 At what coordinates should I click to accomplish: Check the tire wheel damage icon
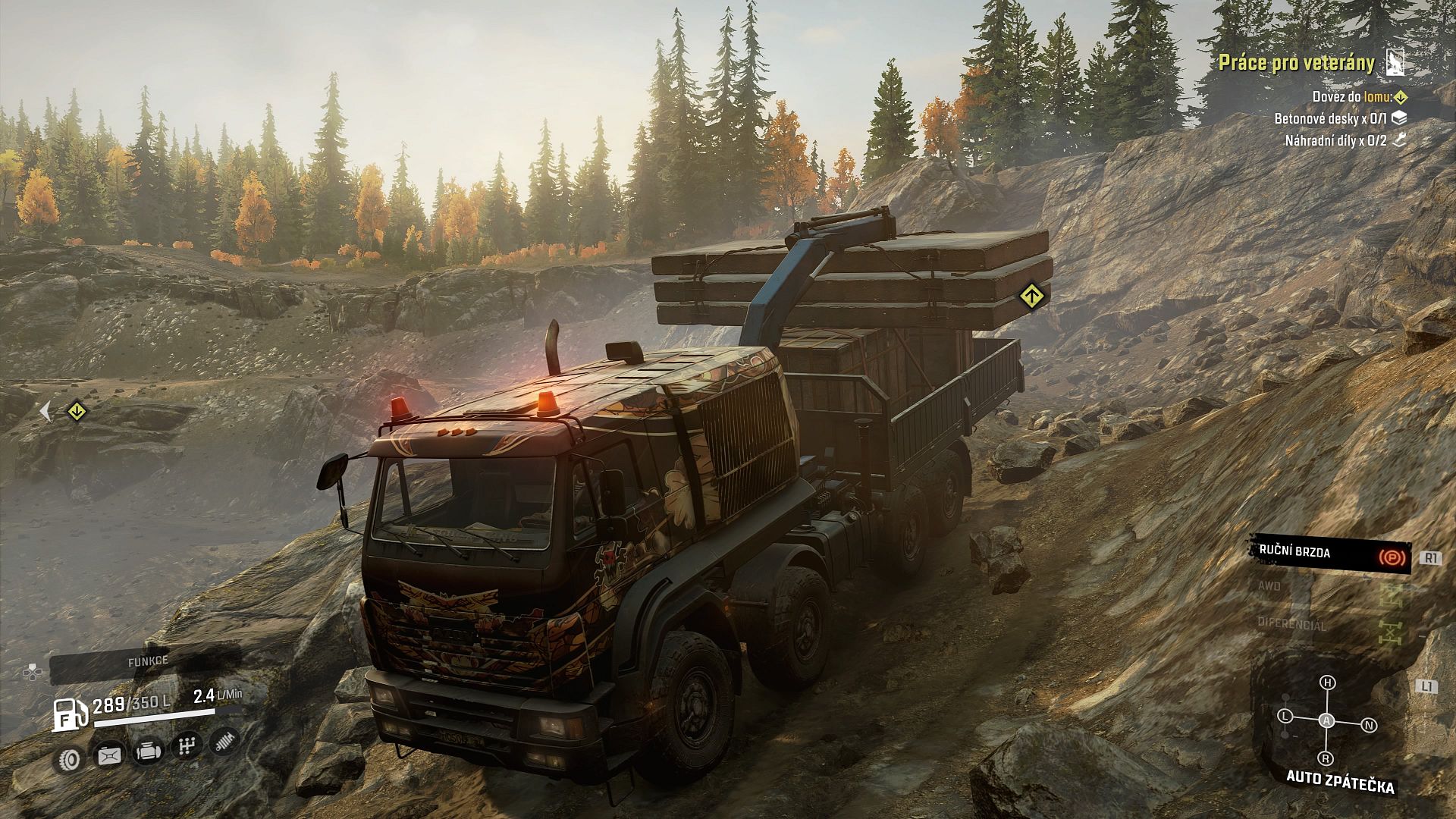point(71,757)
